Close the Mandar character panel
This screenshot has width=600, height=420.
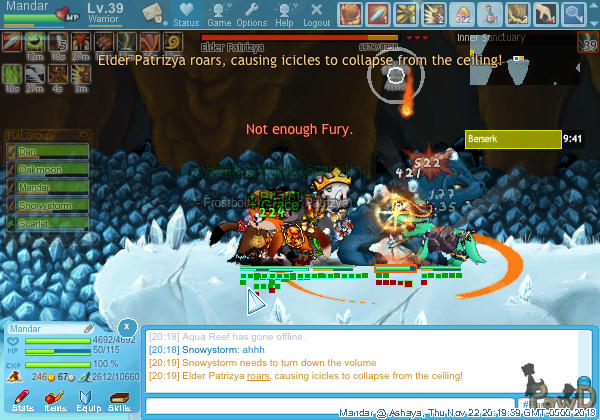tap(127, 327)
